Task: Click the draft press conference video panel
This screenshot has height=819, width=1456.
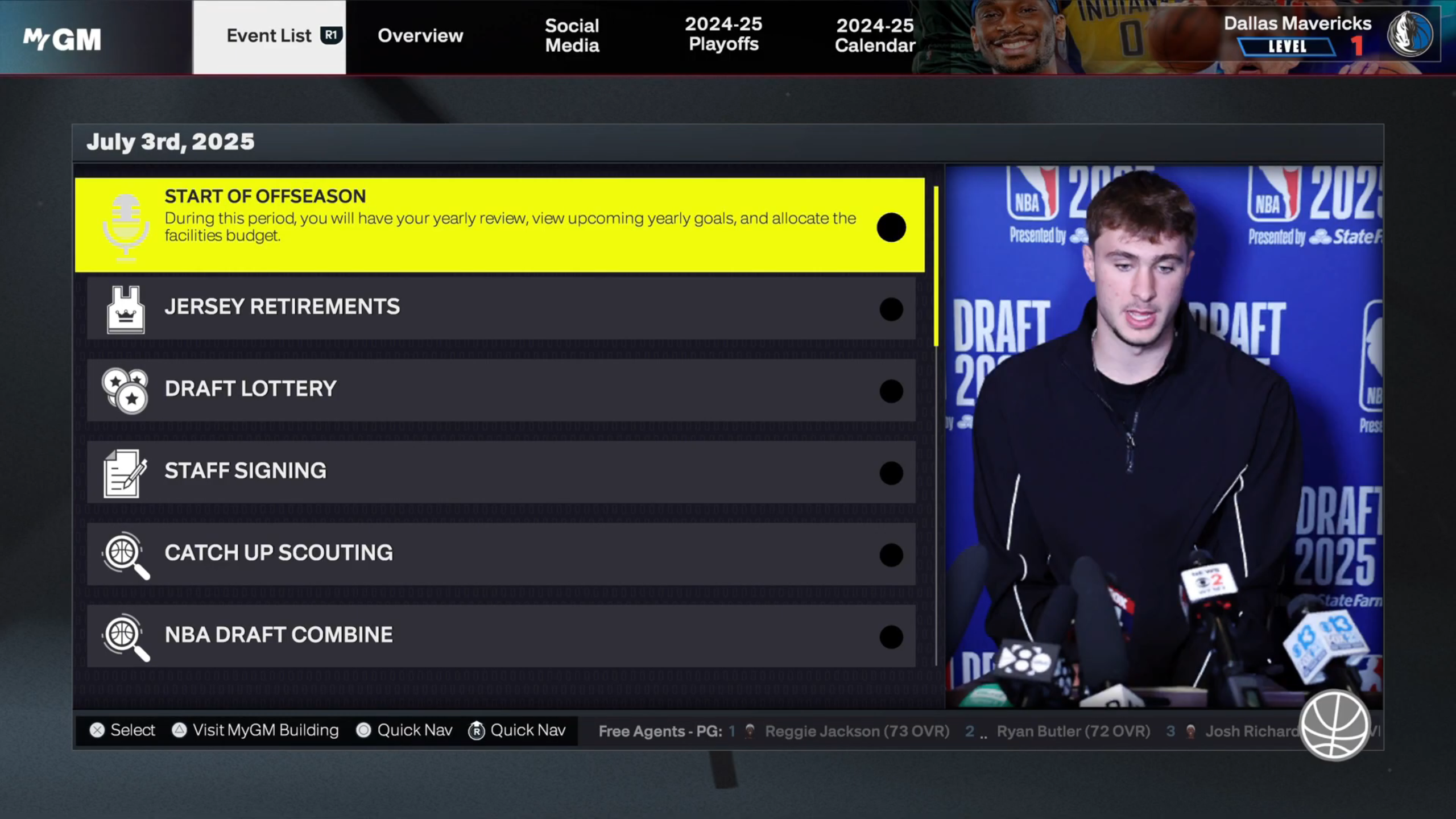Action: [x=1164, y=436]
